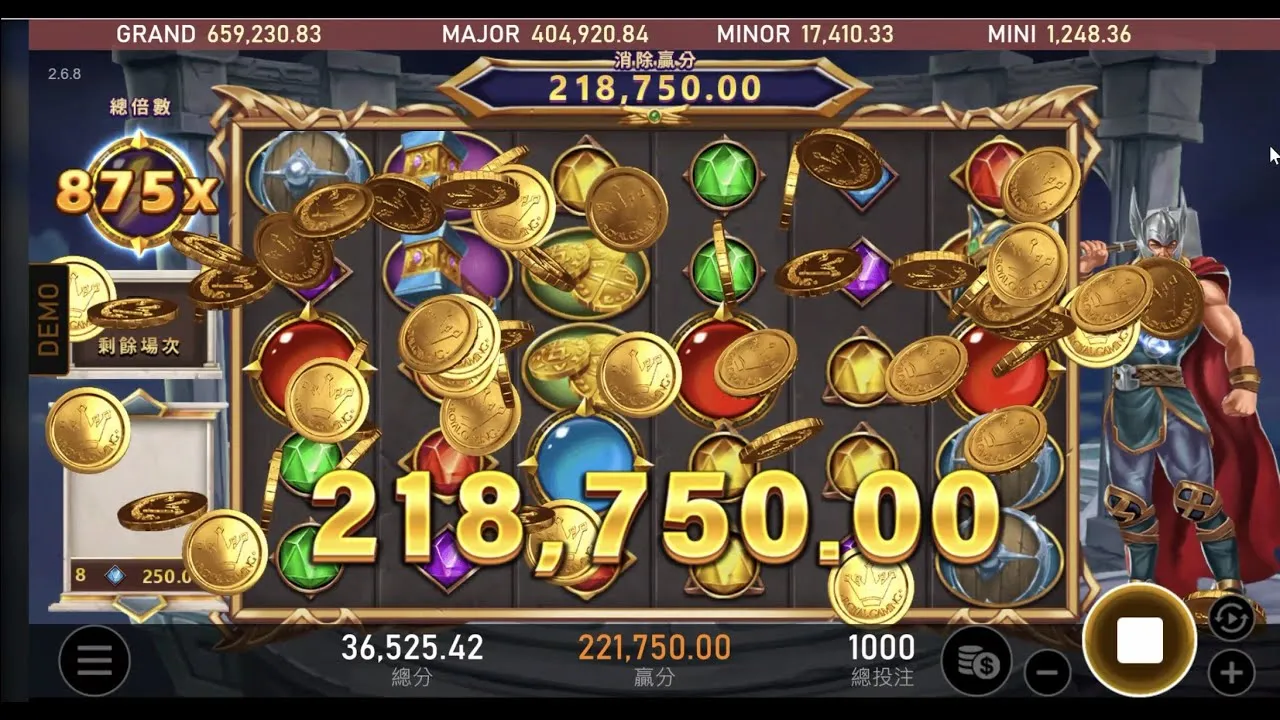Select the GRAND jackpot label
1280x720 pixels.
pos(157,33)
